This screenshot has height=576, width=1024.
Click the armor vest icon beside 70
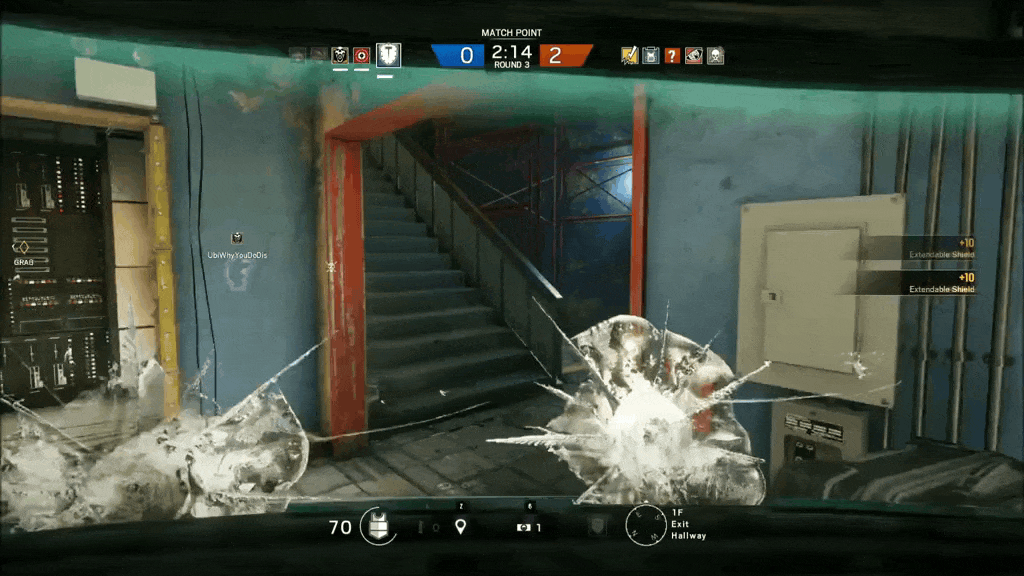click(x=379, y=526)
